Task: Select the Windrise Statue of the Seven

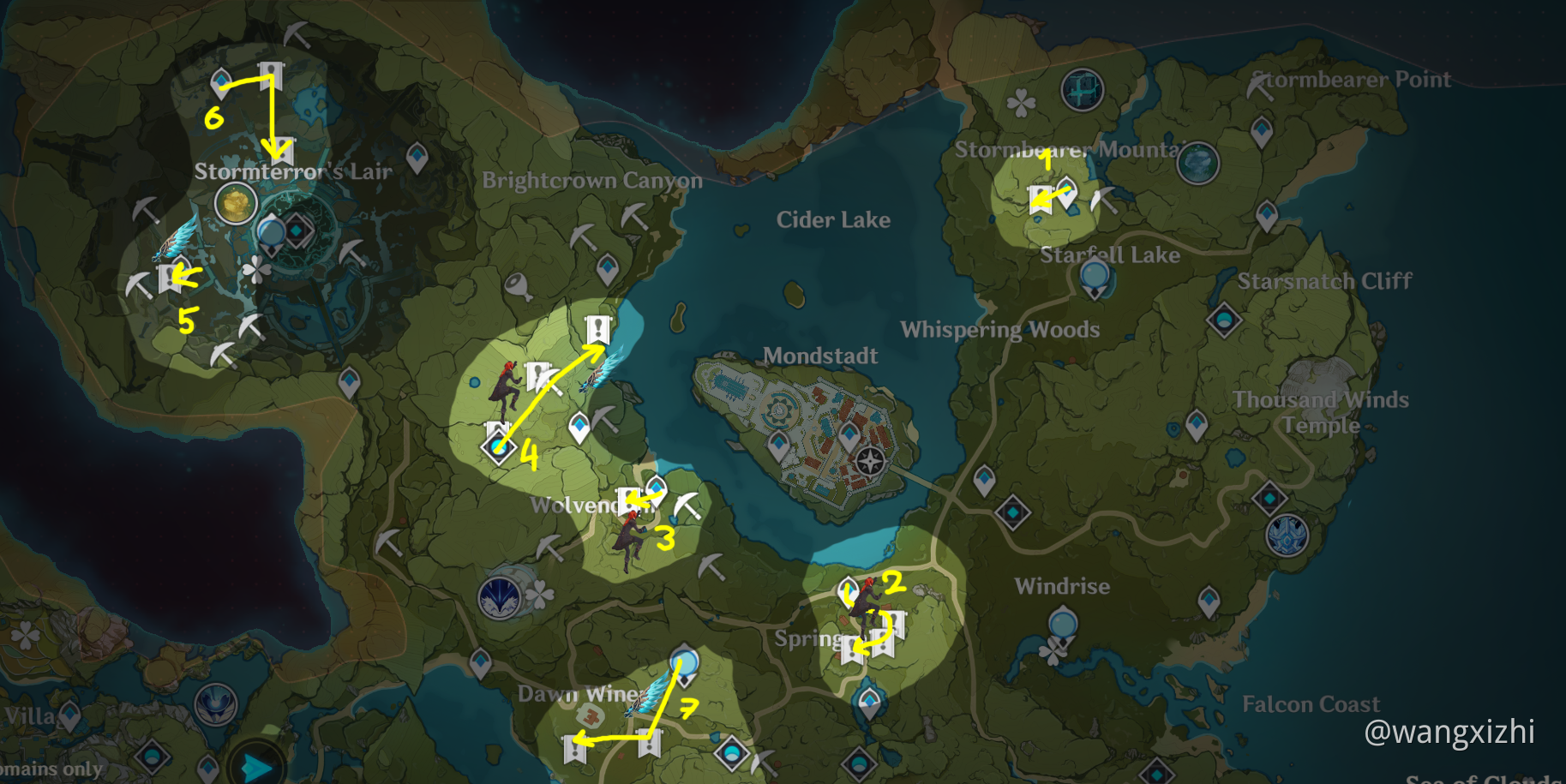Action: pyautogui.click(x=1063, y=623)
